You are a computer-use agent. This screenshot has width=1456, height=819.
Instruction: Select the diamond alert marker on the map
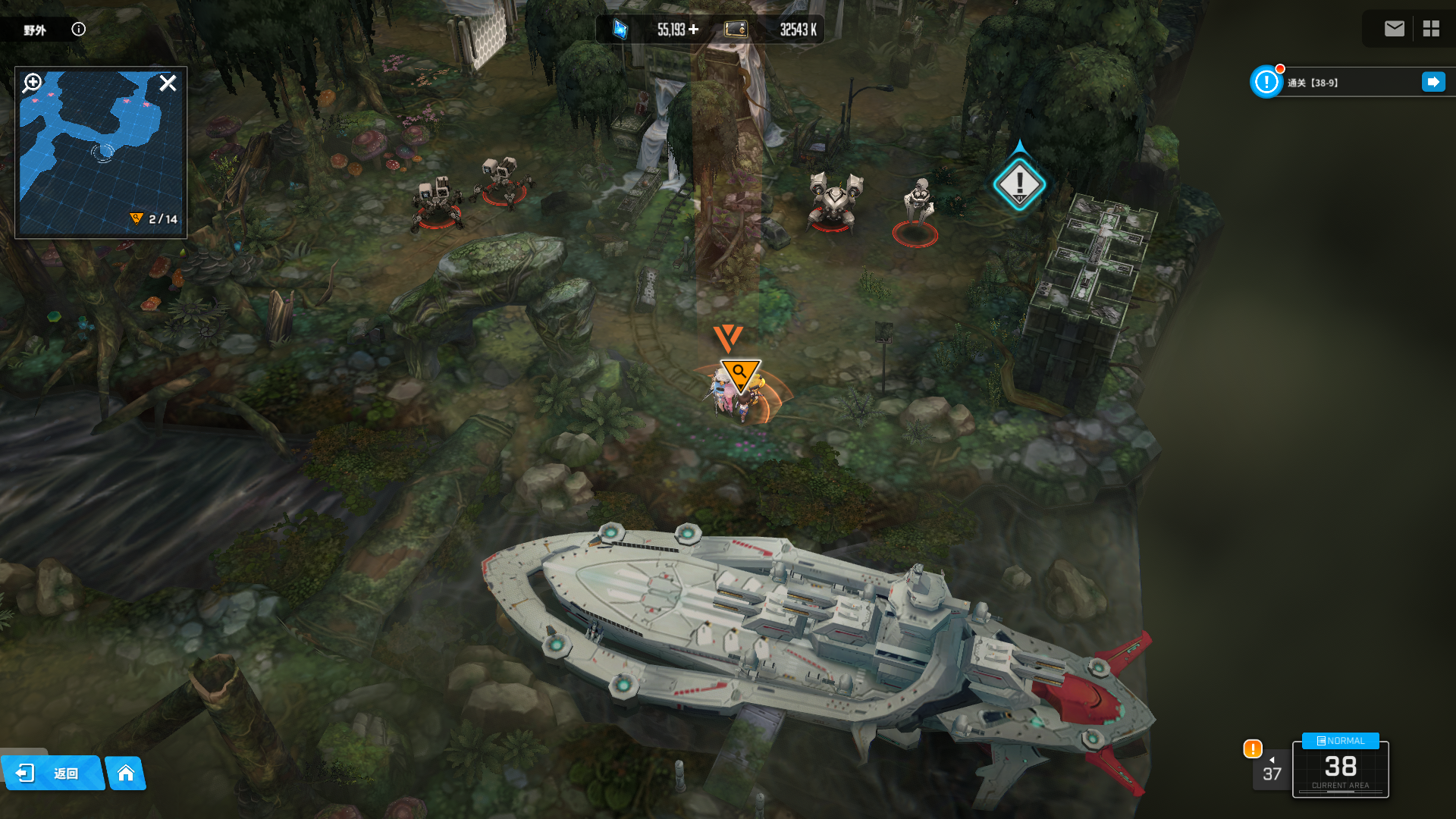click(1019, 184)
